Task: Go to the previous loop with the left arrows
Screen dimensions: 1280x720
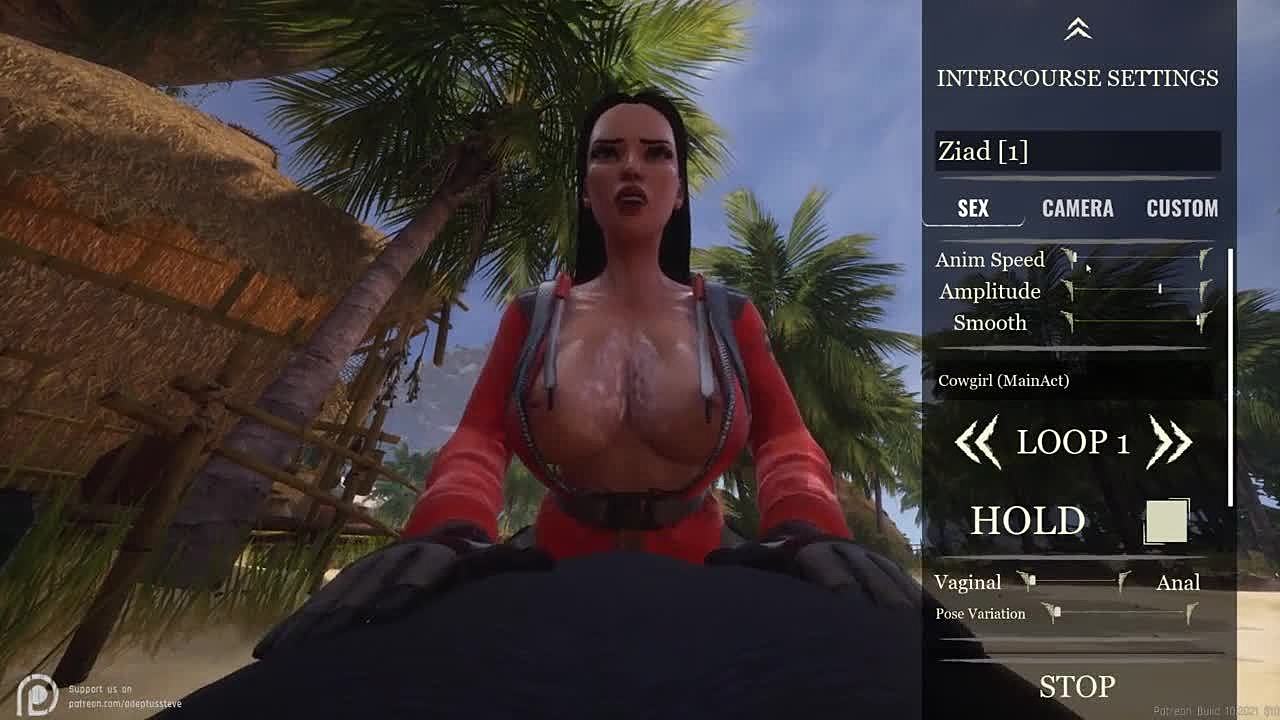Action: [977, 442]
